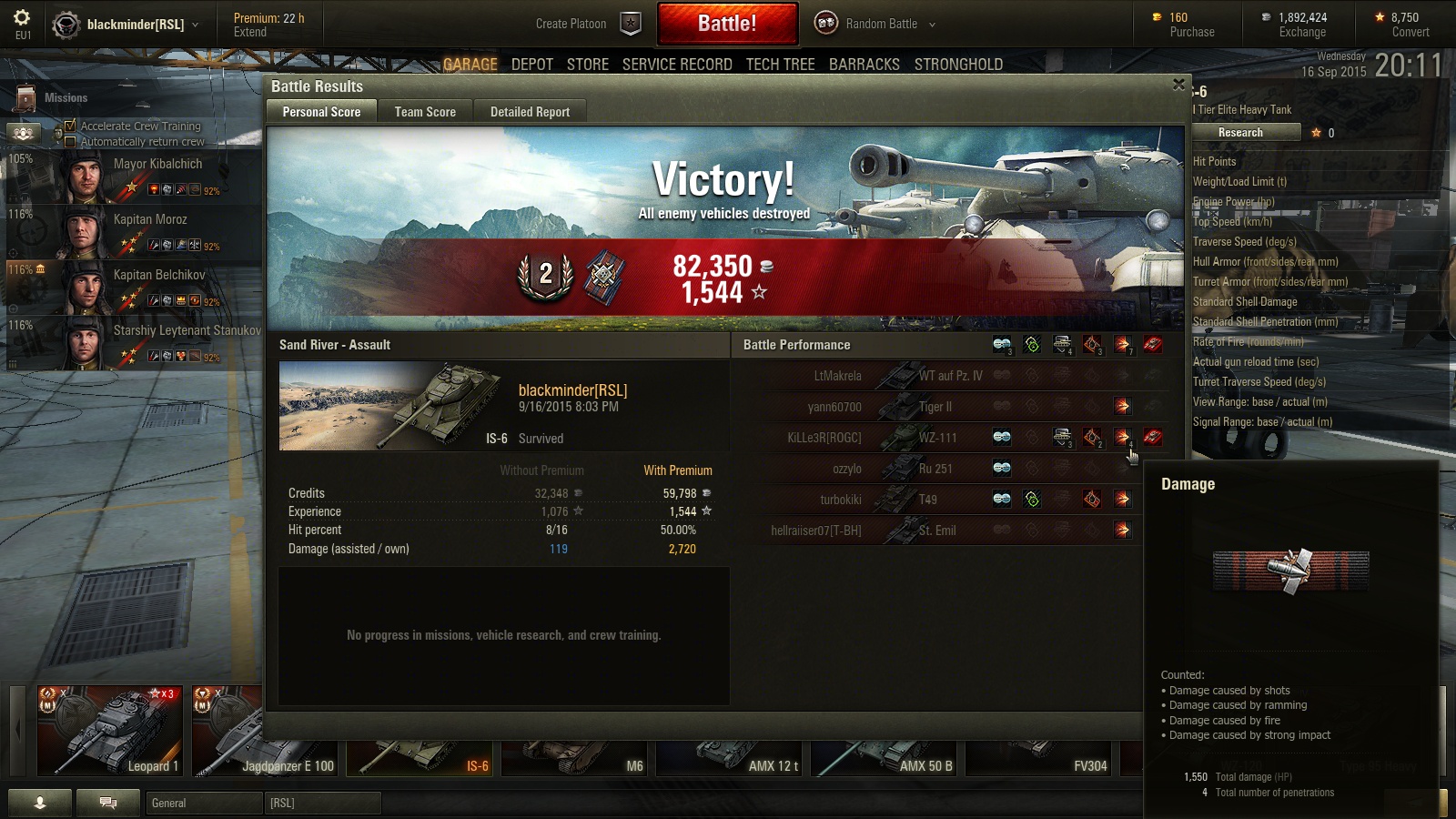Switch to the Team Score tab
The height and width of the screenshot is (819, 1456).
coord(425,112)
